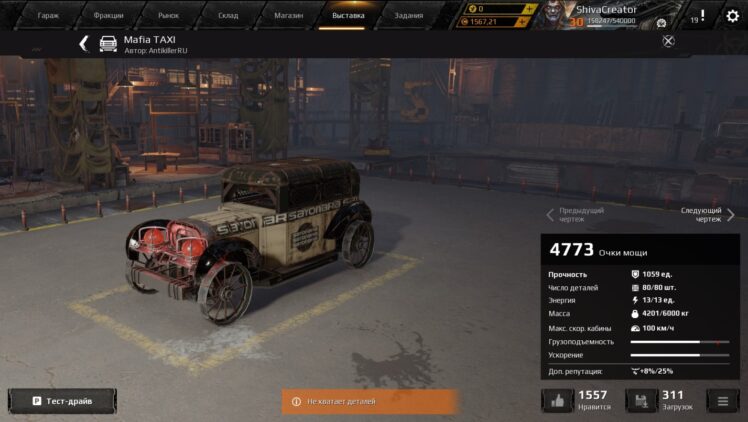Add more gold coins with the plus
Viewport: 748px width, 422px height.
coord(529,9)
